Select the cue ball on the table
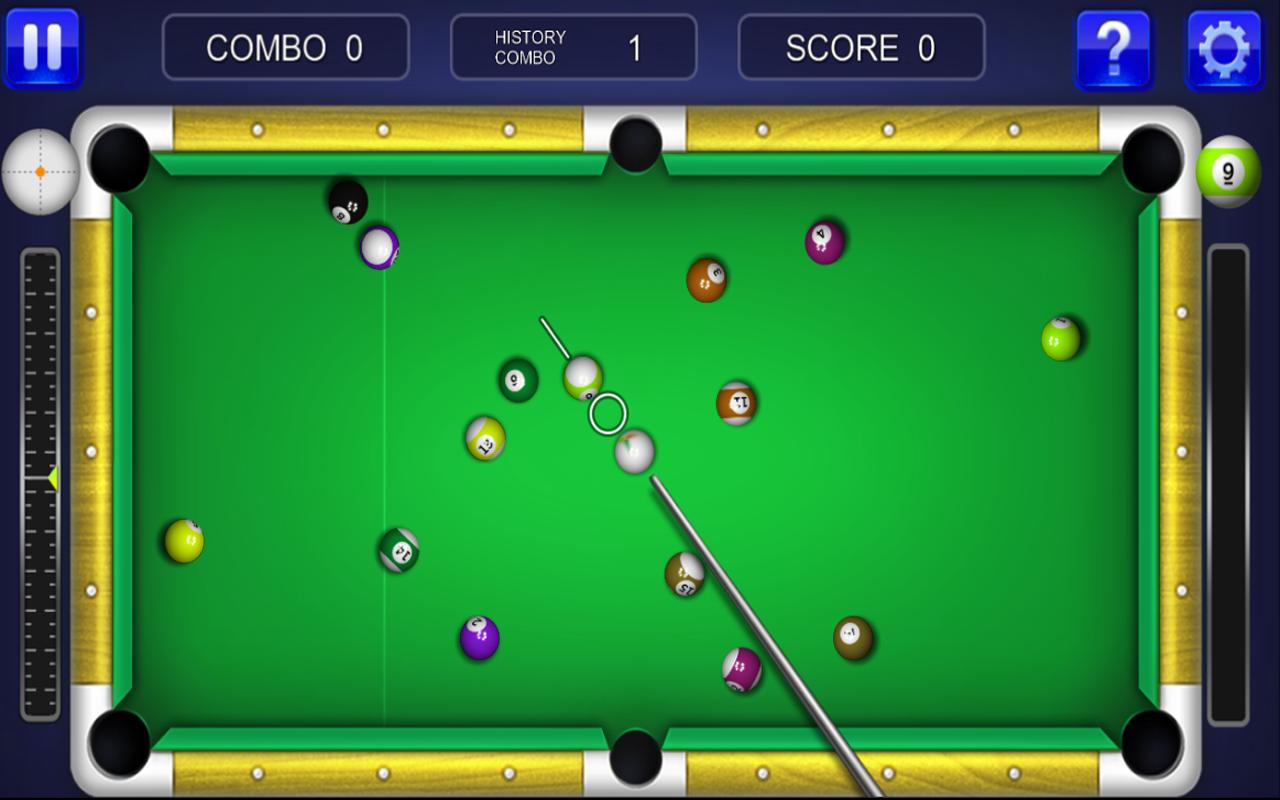This screenshot has height=800, width=1280. coord(633,451)
